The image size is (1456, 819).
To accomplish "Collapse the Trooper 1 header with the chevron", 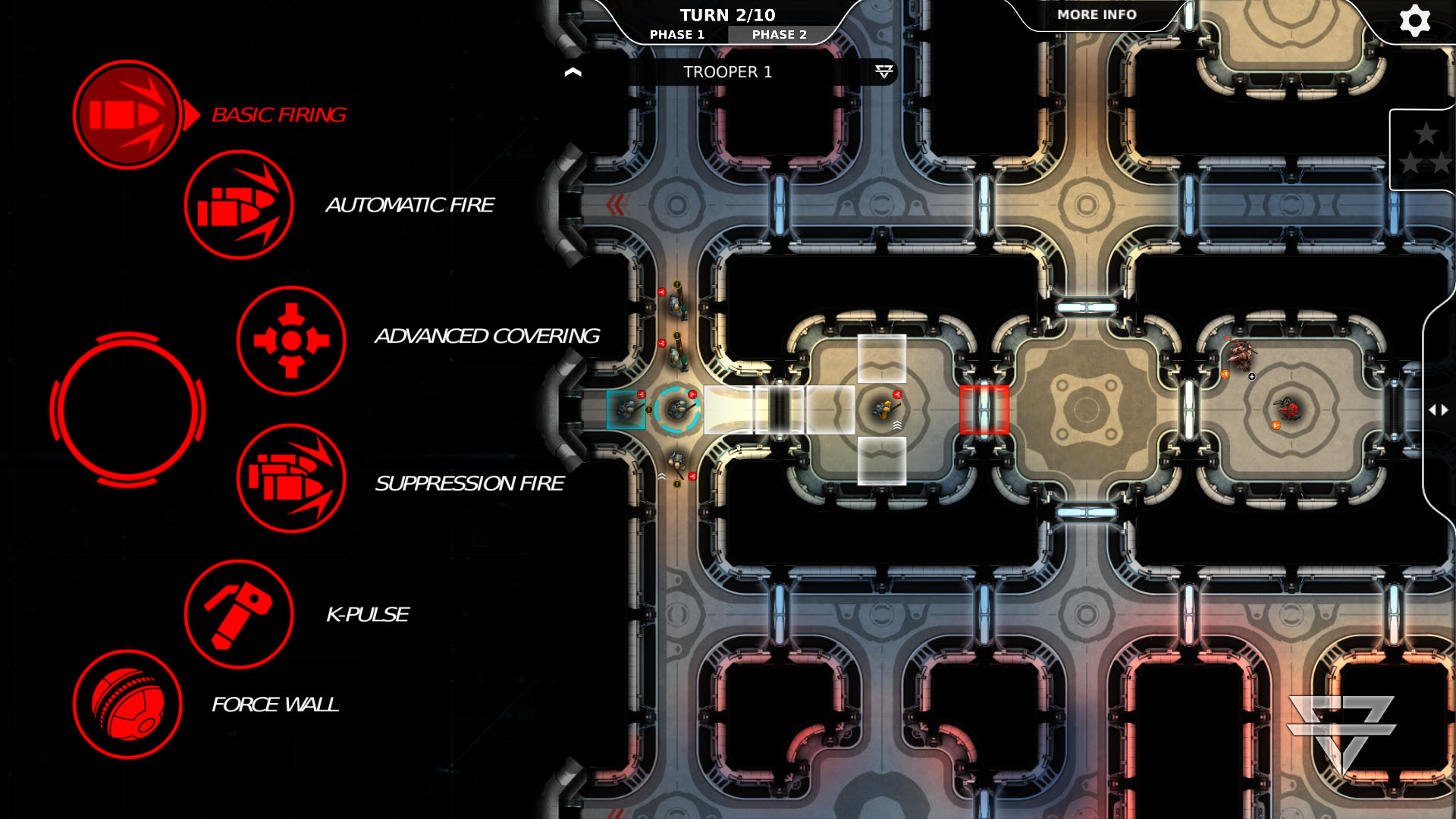I will [x=573, y=71].
